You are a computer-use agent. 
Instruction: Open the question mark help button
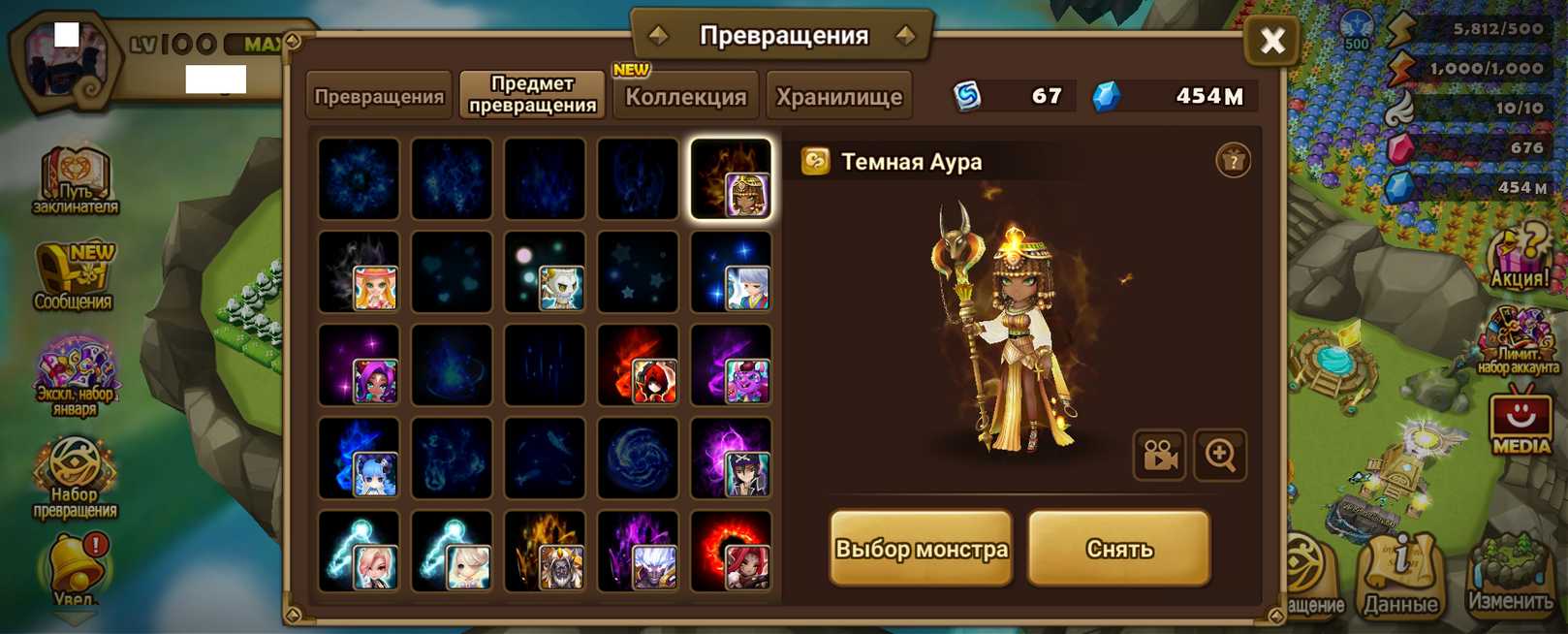(1233, 161)
